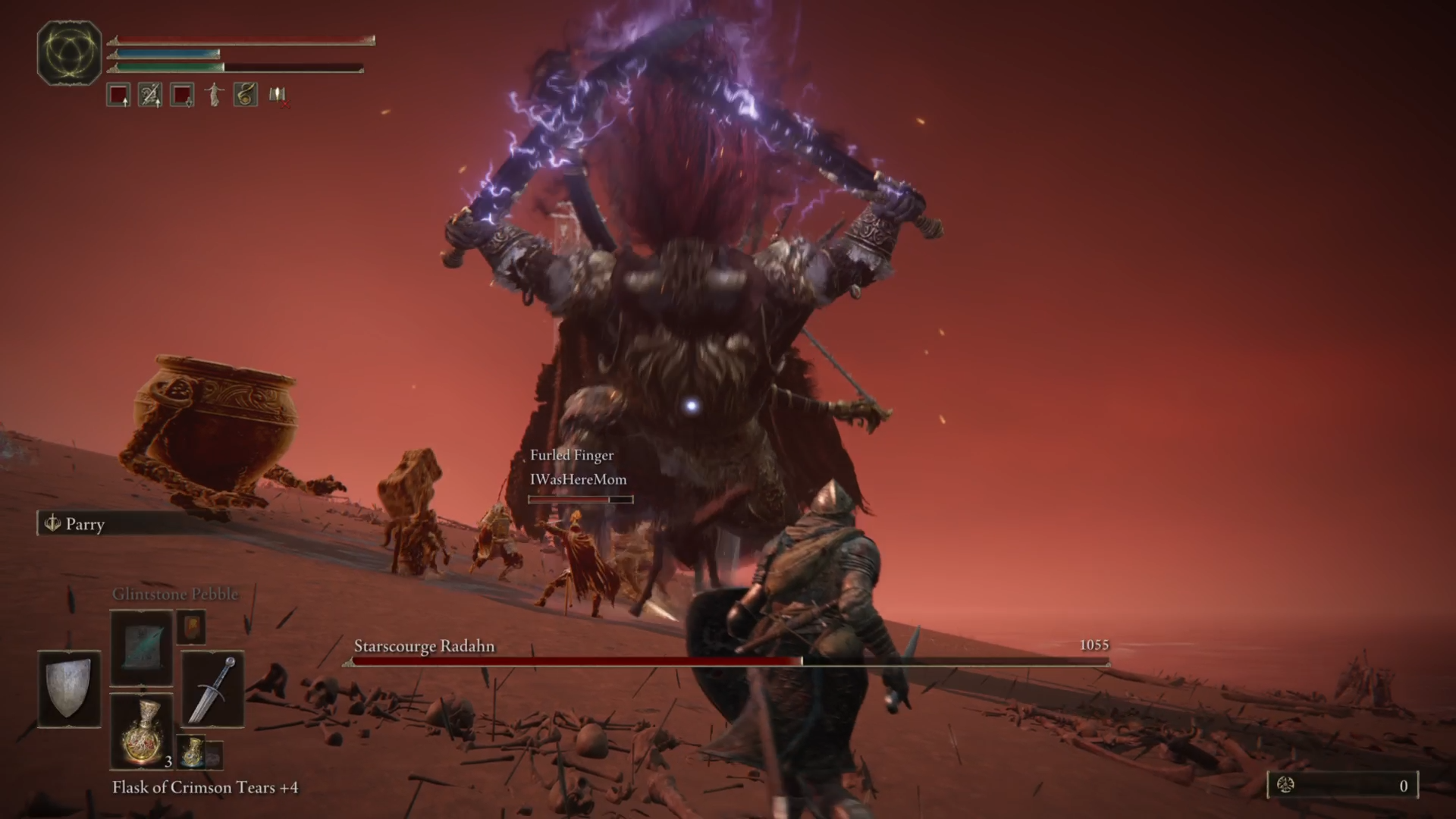Select the Glintstone Pebble spell icon
The height and width of the screenshot is (819, 1456).
click(x=141, y=648)
